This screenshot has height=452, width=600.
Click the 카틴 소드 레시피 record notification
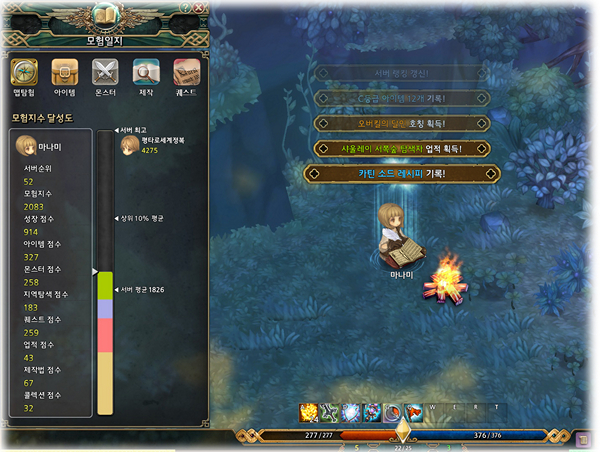click(x=403, y=173)
